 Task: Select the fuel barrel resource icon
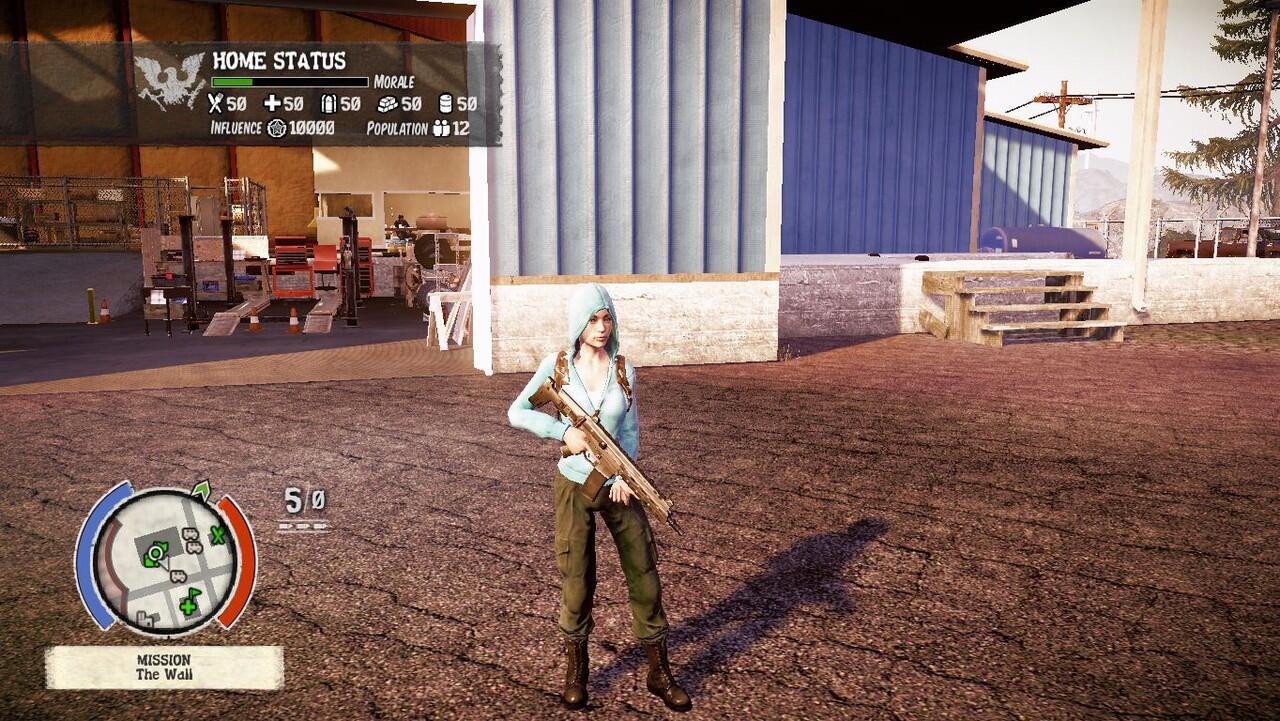coord(445,103)
